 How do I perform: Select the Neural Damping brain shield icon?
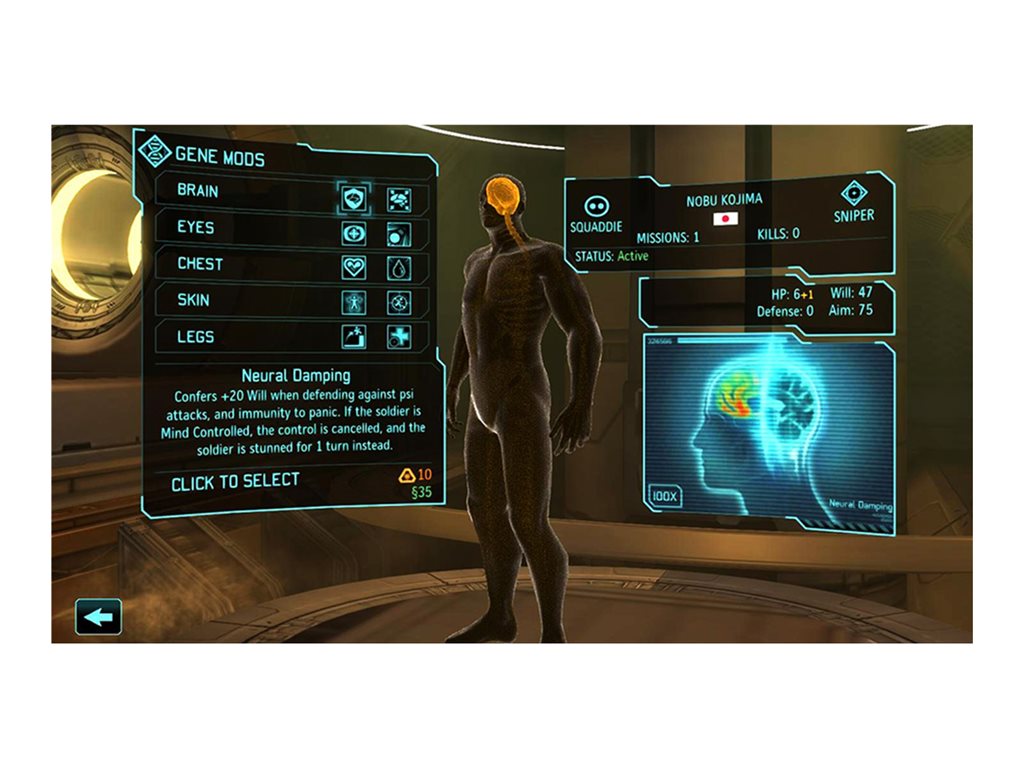pos(355,198)
